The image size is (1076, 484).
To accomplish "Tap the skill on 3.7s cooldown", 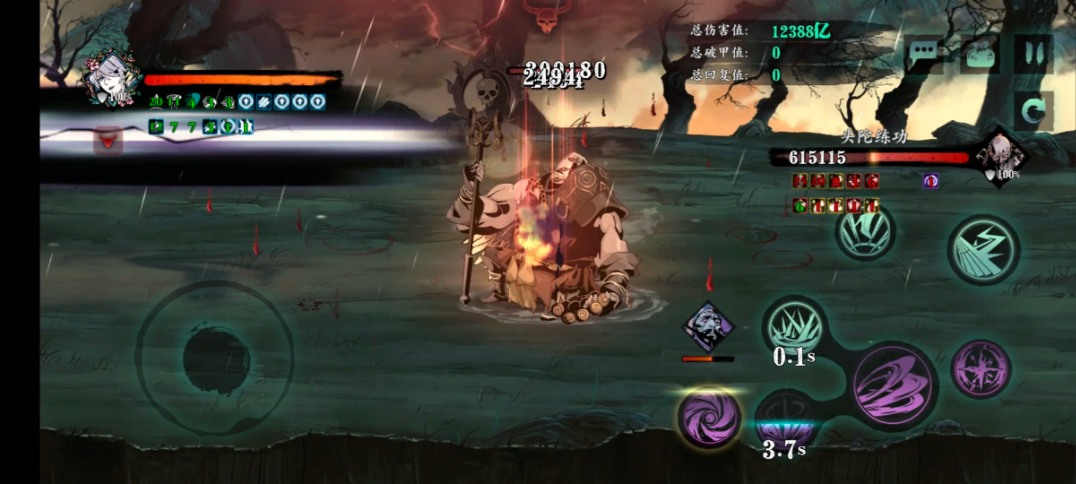I will click(785, 420).
